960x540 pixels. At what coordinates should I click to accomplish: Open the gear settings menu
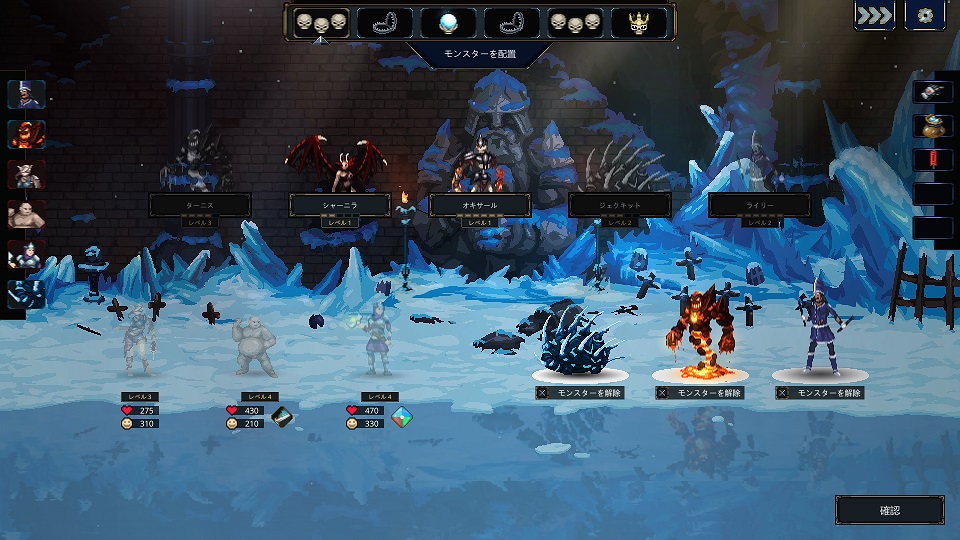925,16
